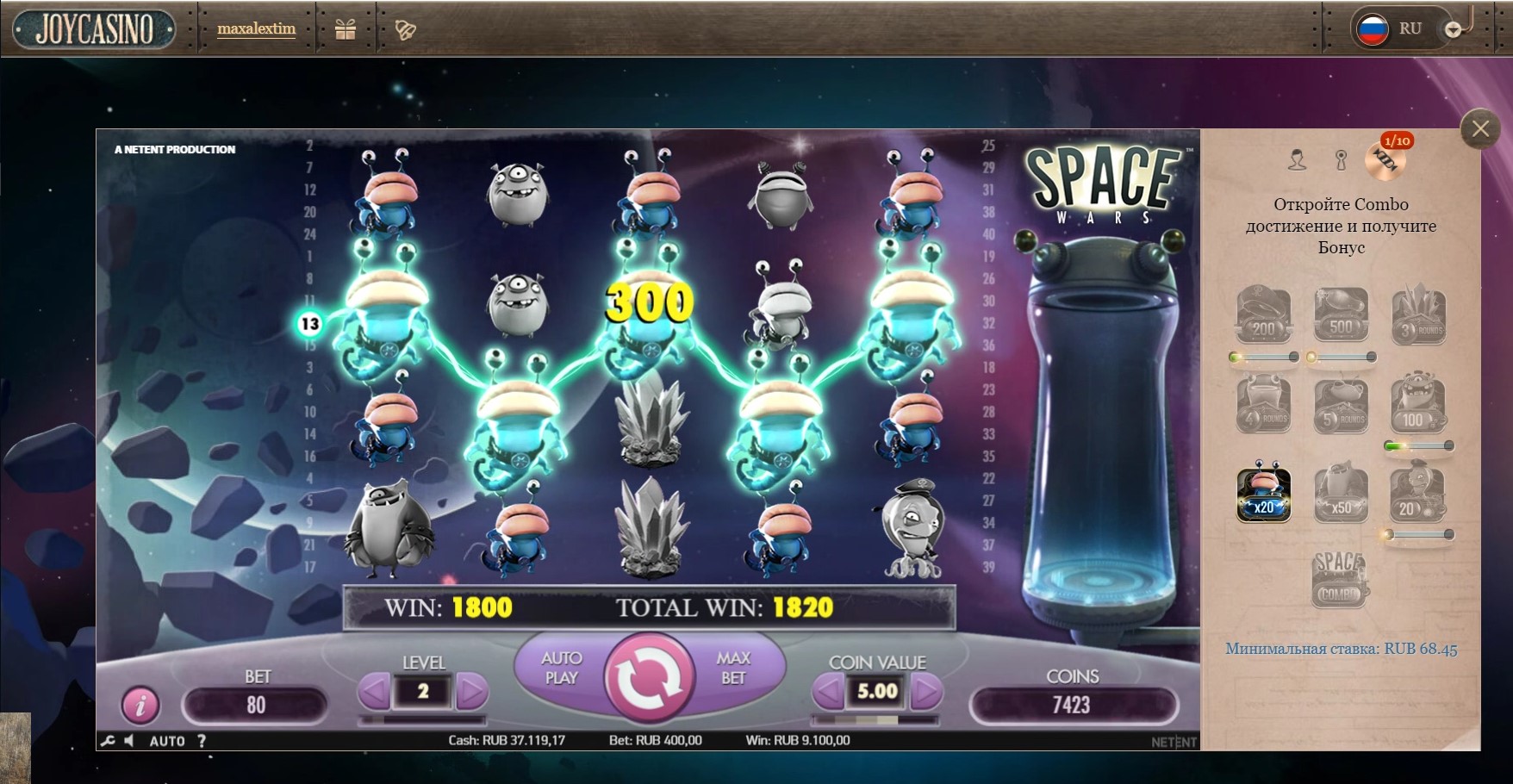Expand the header dropdown arrow next to RU
The image size is (1513, 784).
pyautogui.click(x=1453, y=28)
